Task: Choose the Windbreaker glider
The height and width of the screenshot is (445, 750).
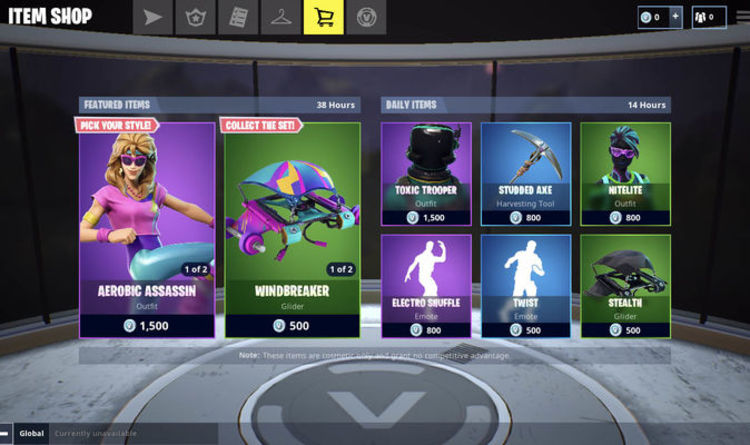Action: pos(292,229)
